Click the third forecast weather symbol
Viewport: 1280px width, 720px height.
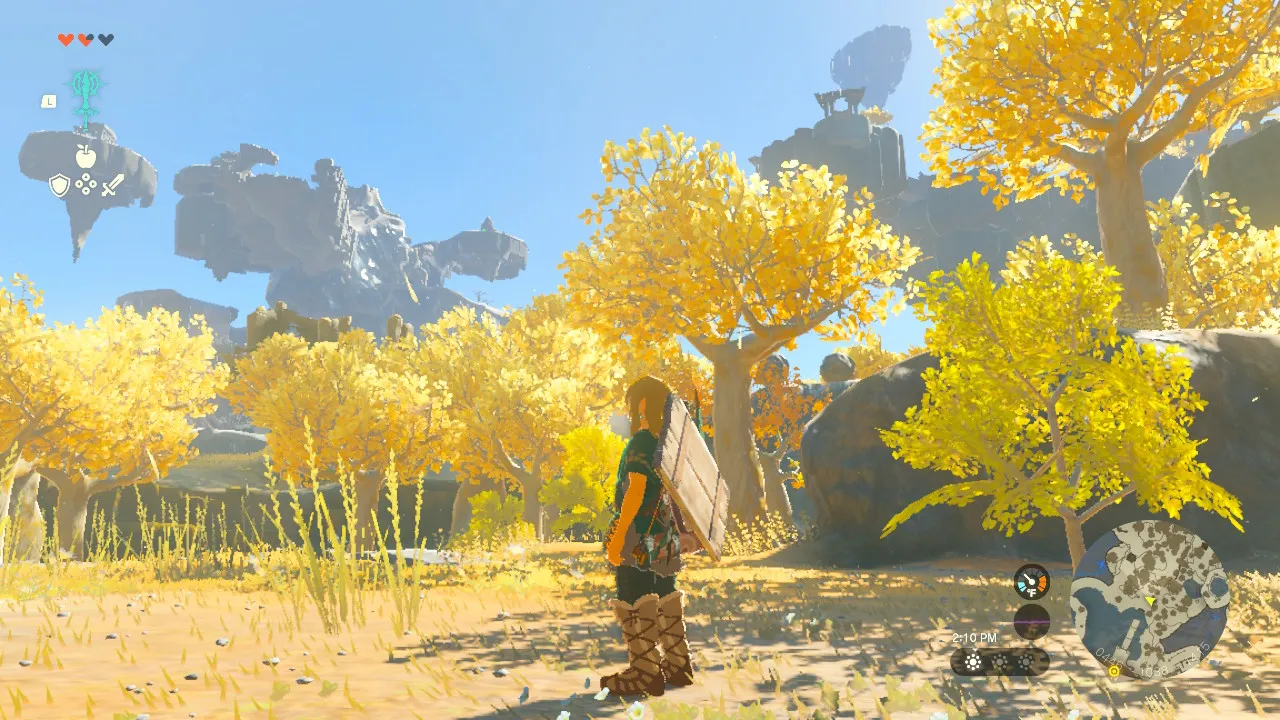coord(1026,662)
